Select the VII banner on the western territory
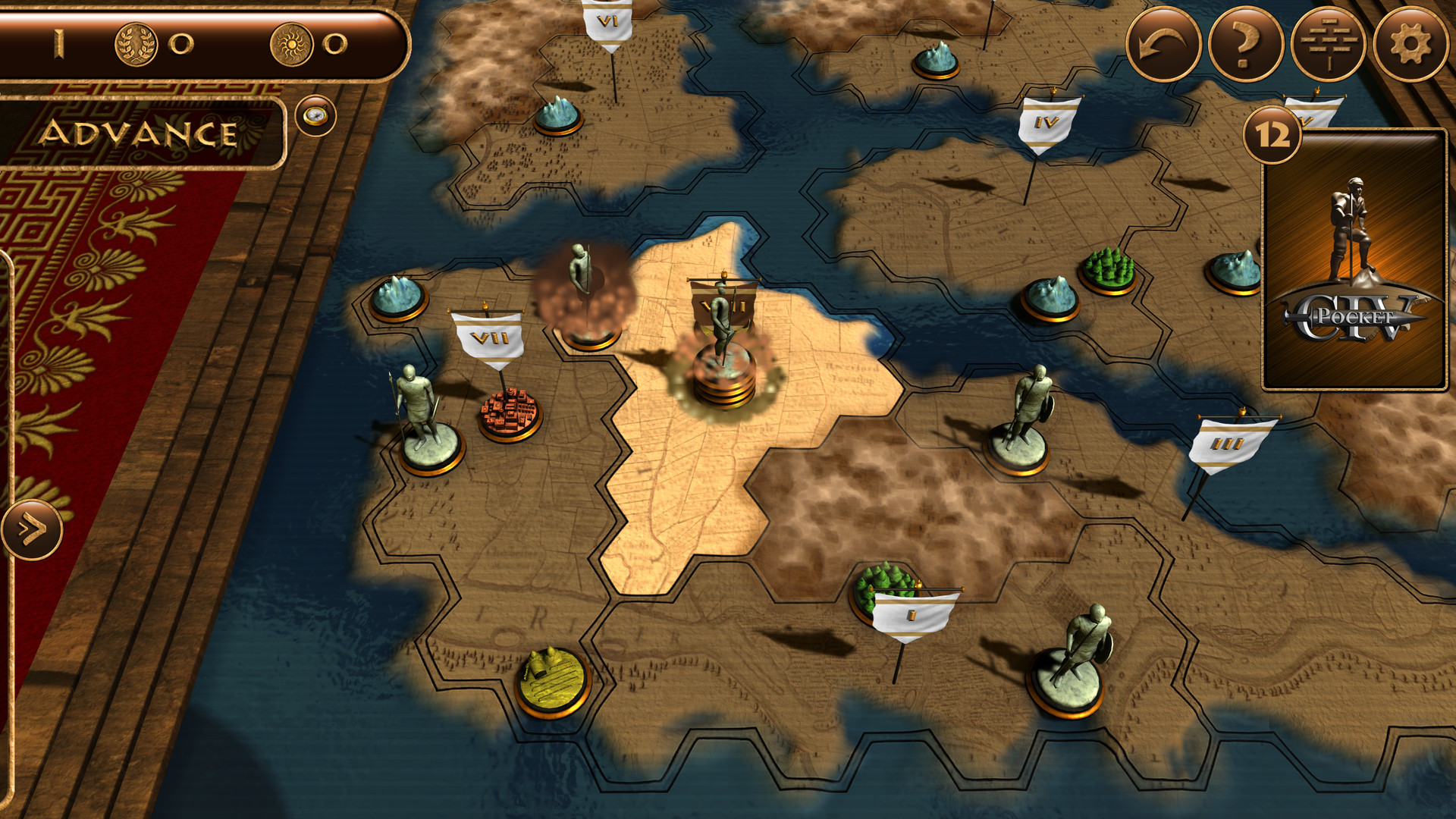This screenshot has height=819, width=1456. tap(491, 336)
